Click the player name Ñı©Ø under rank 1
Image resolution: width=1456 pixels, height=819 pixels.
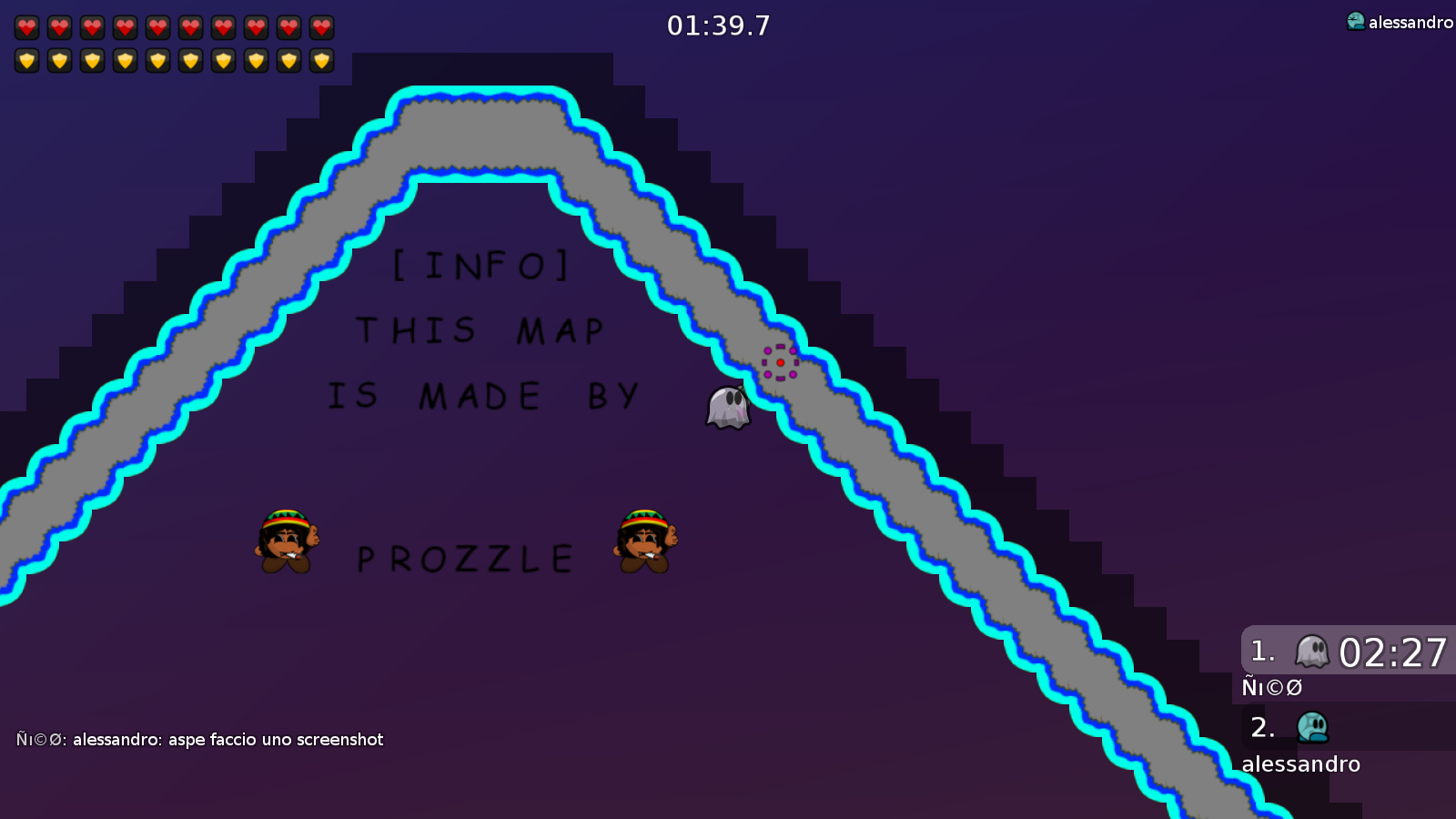(x=1271, y=688)
